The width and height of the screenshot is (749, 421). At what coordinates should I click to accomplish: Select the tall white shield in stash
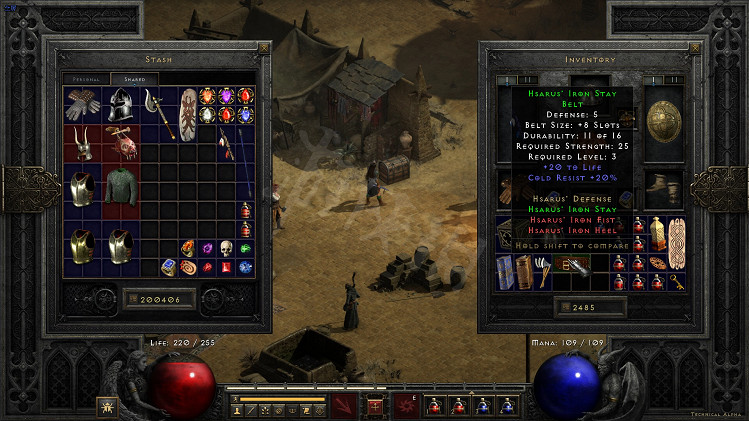pyautogui.click(x=187, y=112)
